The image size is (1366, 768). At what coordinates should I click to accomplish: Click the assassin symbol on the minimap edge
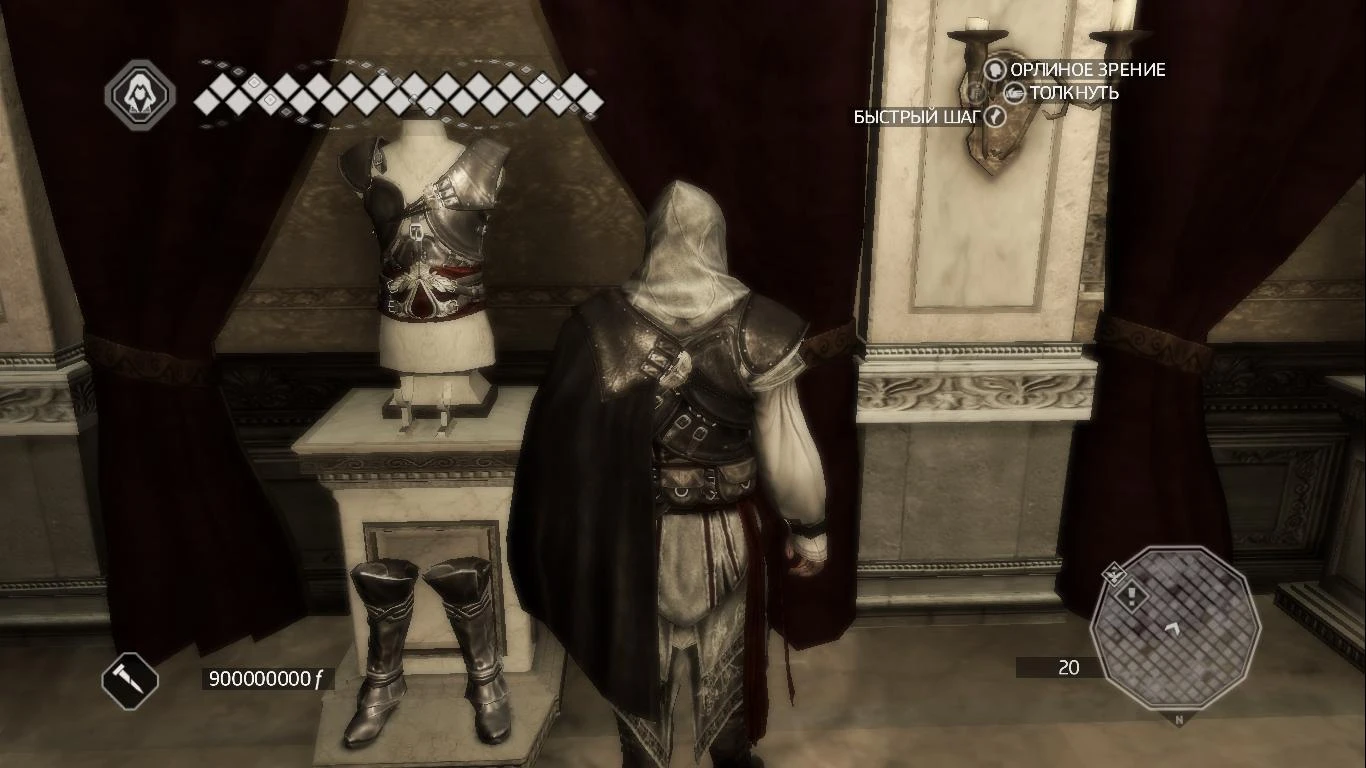click(x=1113, y=574)
